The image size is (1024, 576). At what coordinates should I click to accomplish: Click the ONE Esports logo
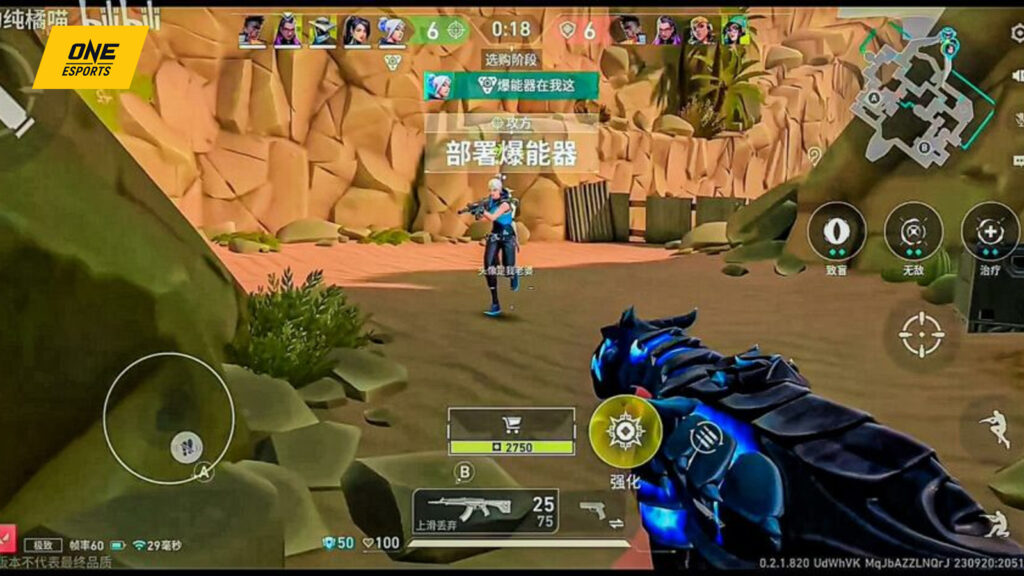point(90,56)
